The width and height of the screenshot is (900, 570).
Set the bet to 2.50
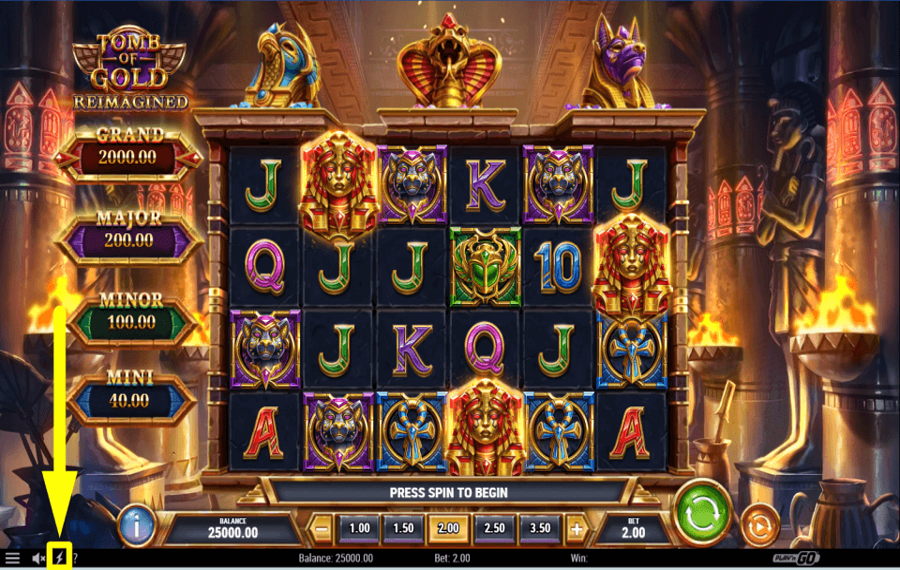click(x=494, y=527)
